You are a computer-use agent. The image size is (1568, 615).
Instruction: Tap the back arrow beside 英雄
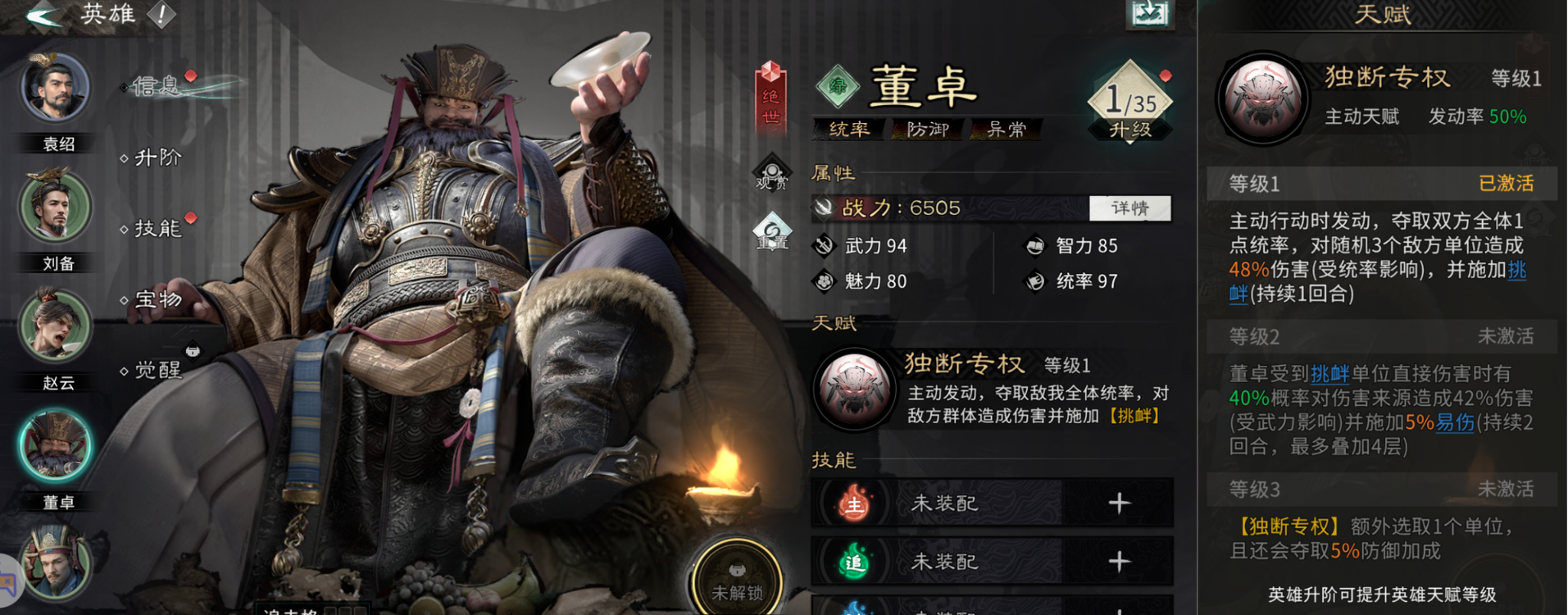[39, 14]
